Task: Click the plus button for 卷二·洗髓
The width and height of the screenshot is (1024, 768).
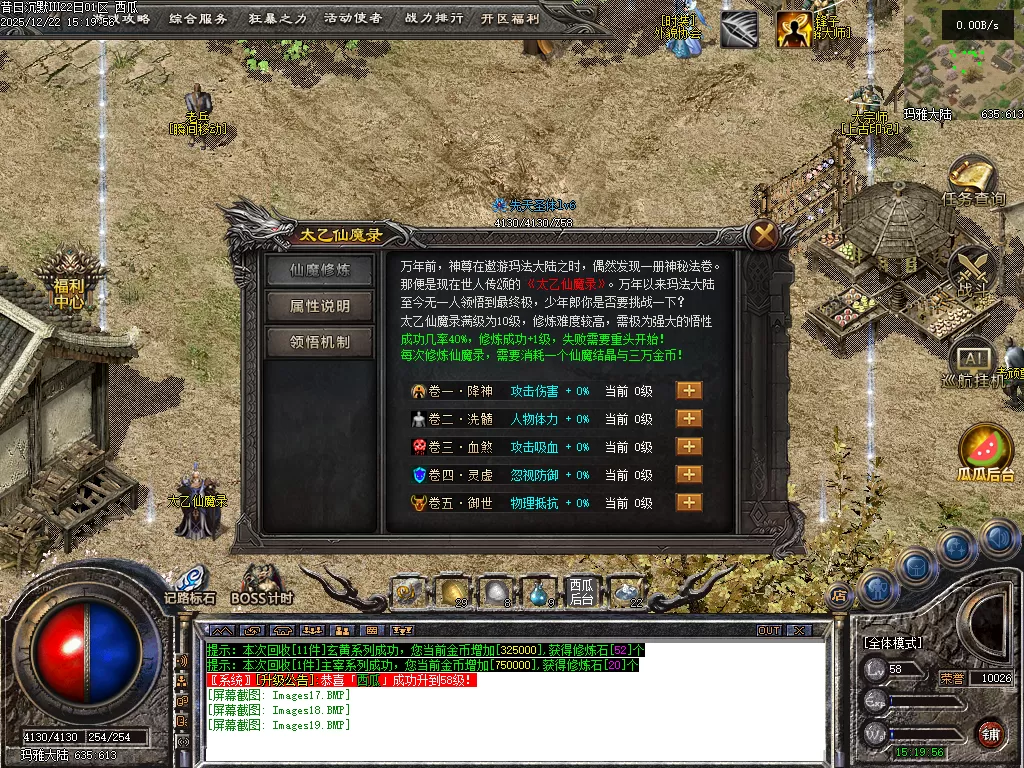Action: [x=689, y=419]
